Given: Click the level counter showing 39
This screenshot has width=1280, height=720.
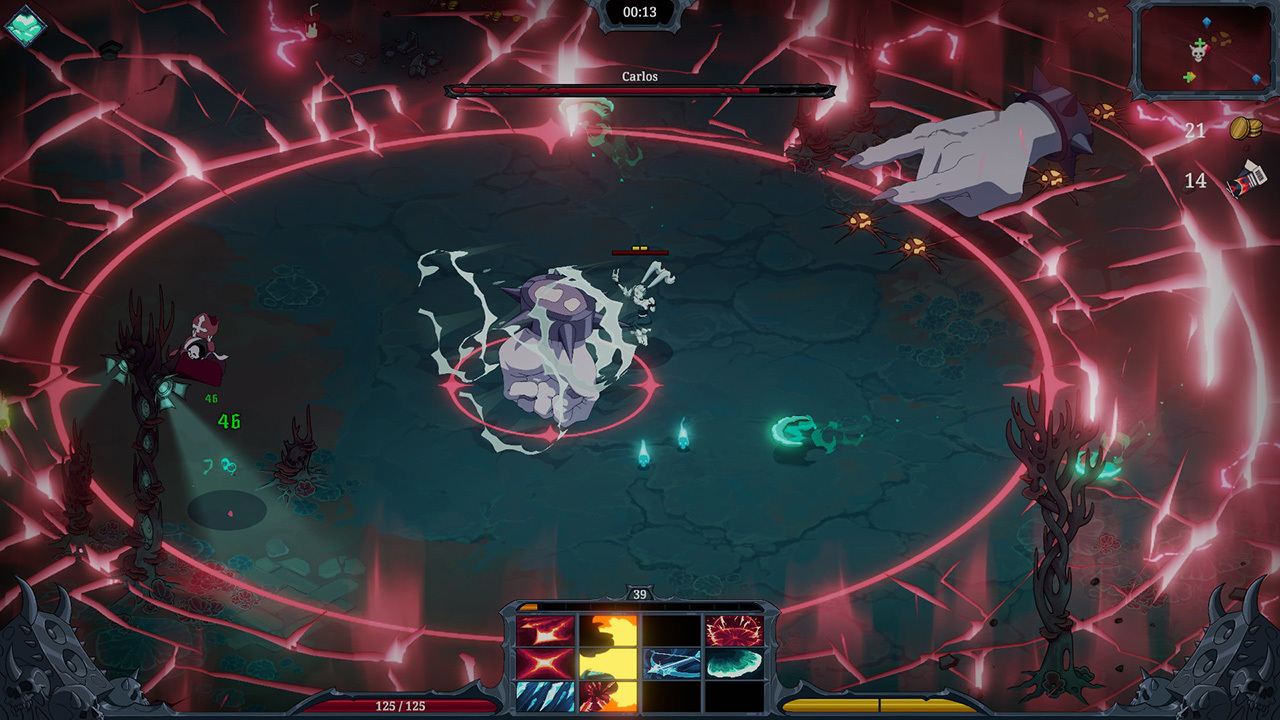Looking at the screenshot, I should pos(640,592).
